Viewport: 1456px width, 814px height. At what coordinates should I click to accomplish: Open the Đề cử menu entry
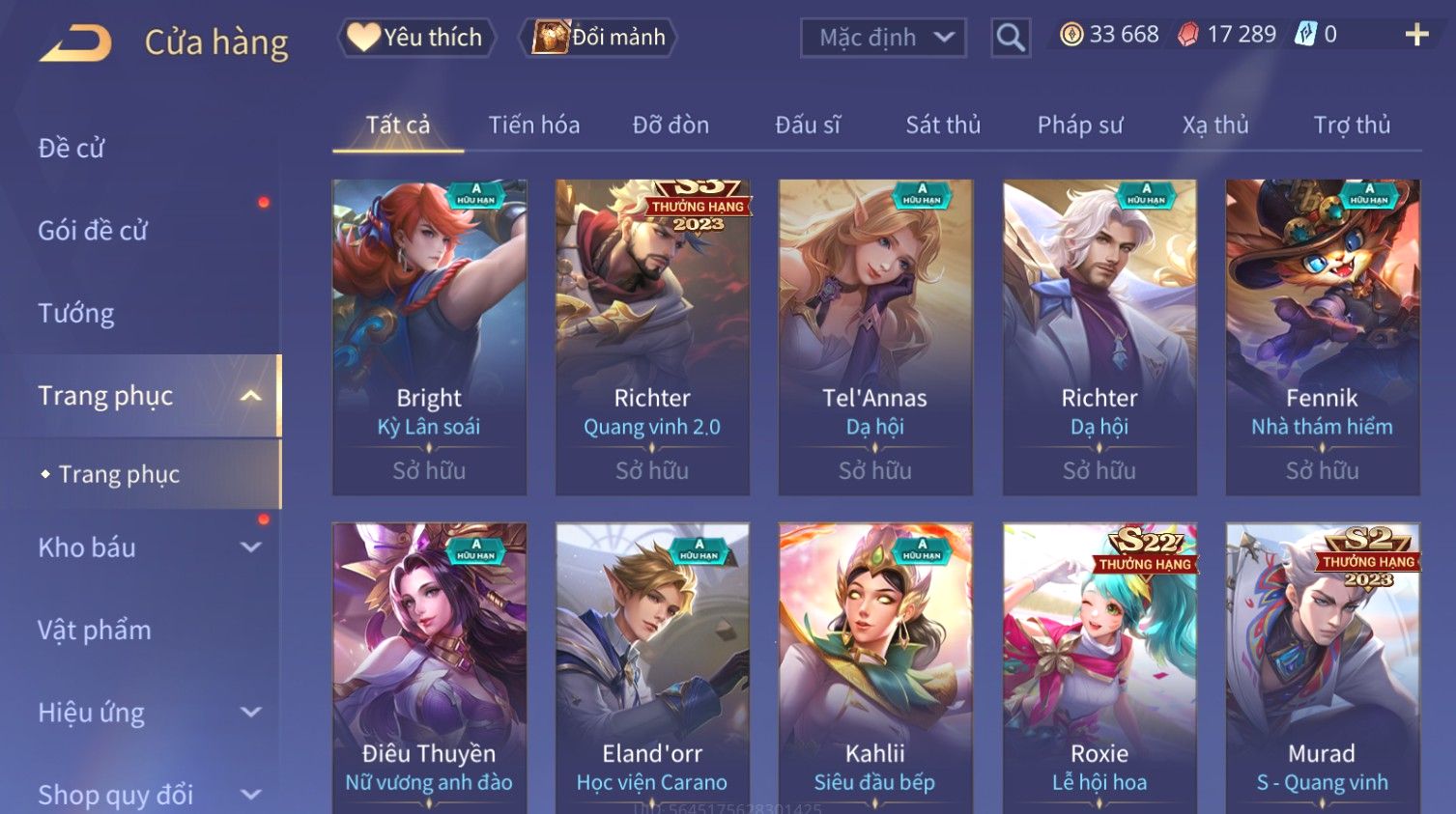(71, 148)
